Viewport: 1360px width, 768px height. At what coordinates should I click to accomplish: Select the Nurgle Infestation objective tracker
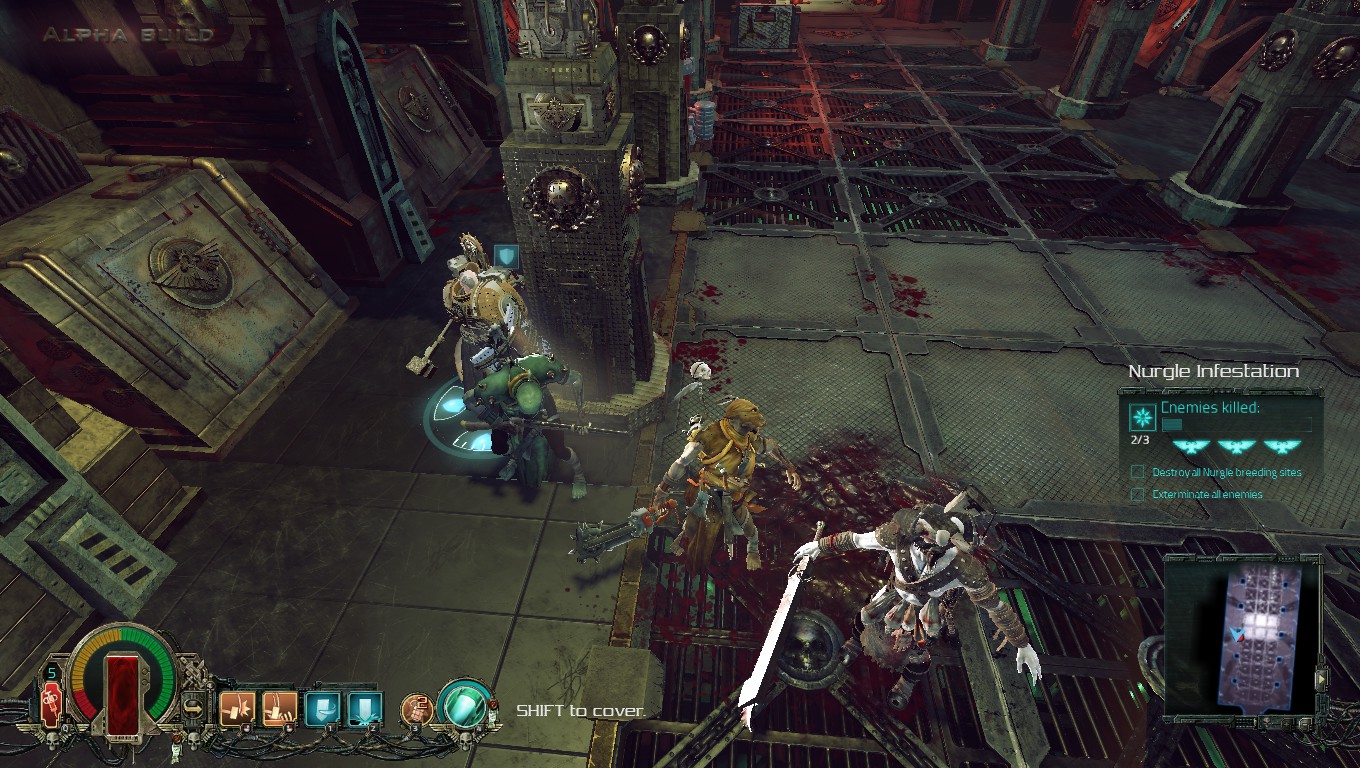point(1213,371)
